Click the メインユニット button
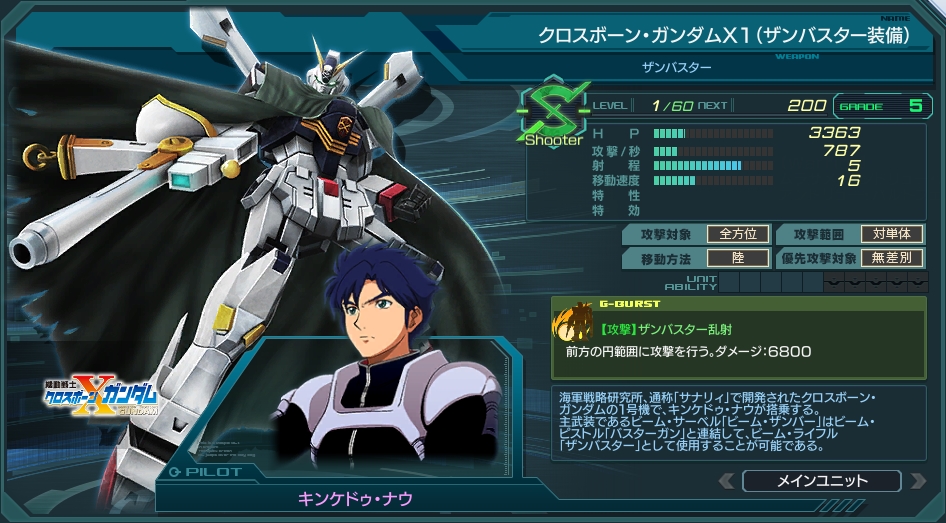Image resolution: width=946 pixels, height=523 pixels. [x=821, y=481]
